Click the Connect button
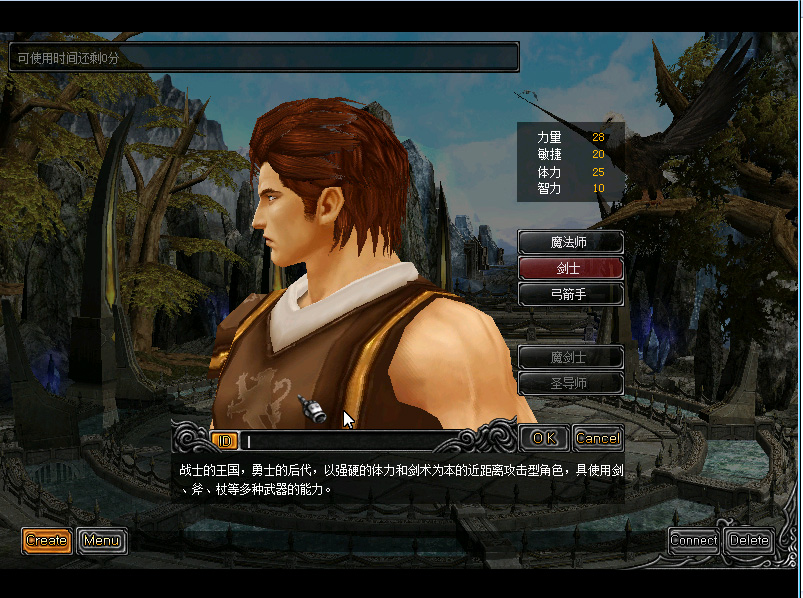 point(694,541)
